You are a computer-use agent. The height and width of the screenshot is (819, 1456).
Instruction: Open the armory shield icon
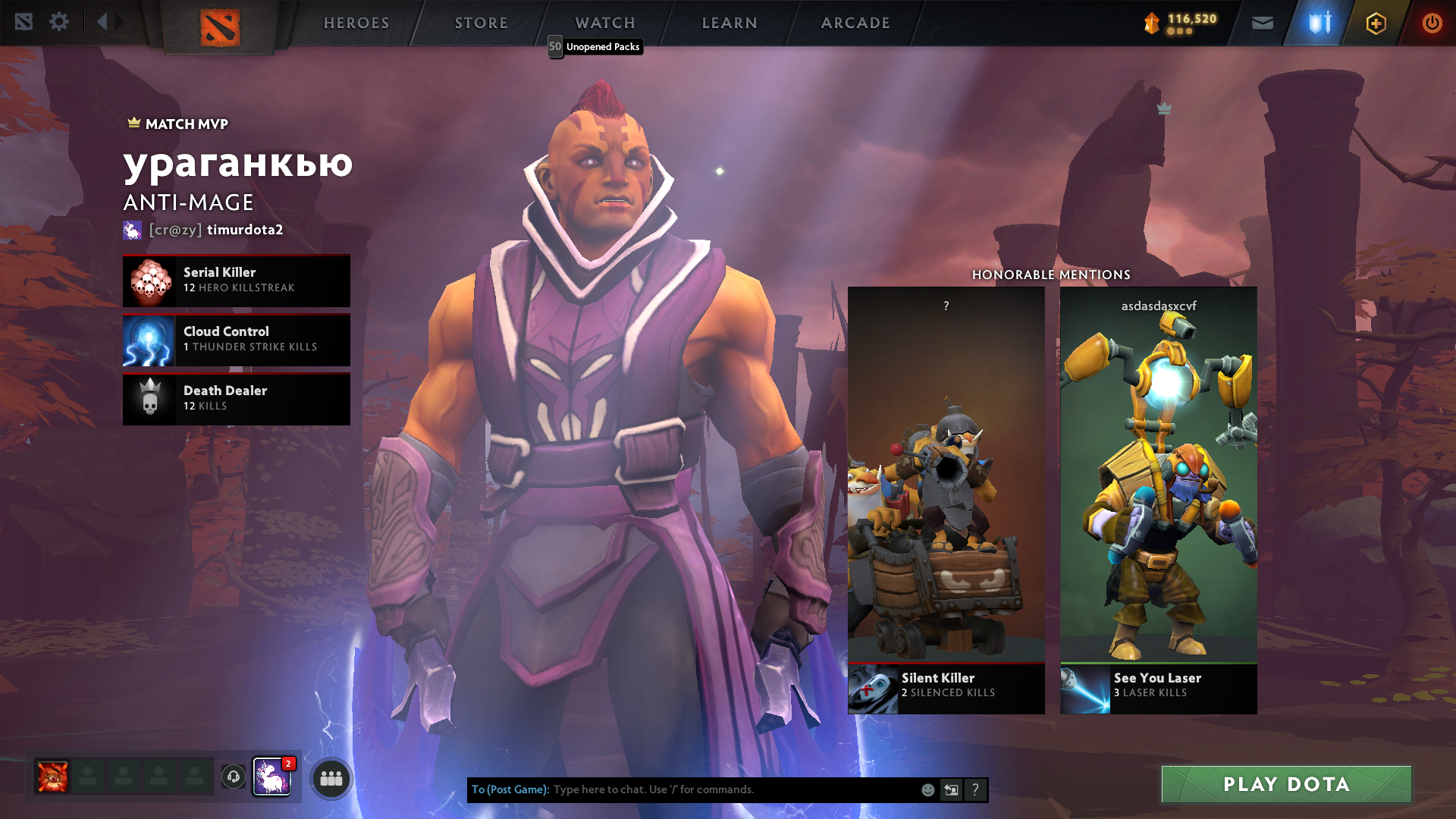pyautogui.click(x=1319, y=24)
